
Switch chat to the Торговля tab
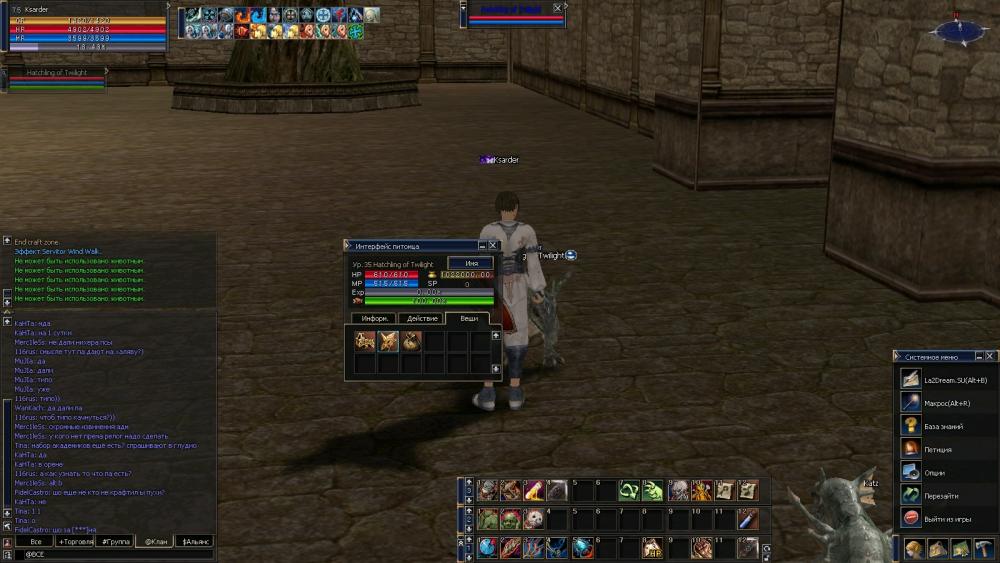coord(76,541)
